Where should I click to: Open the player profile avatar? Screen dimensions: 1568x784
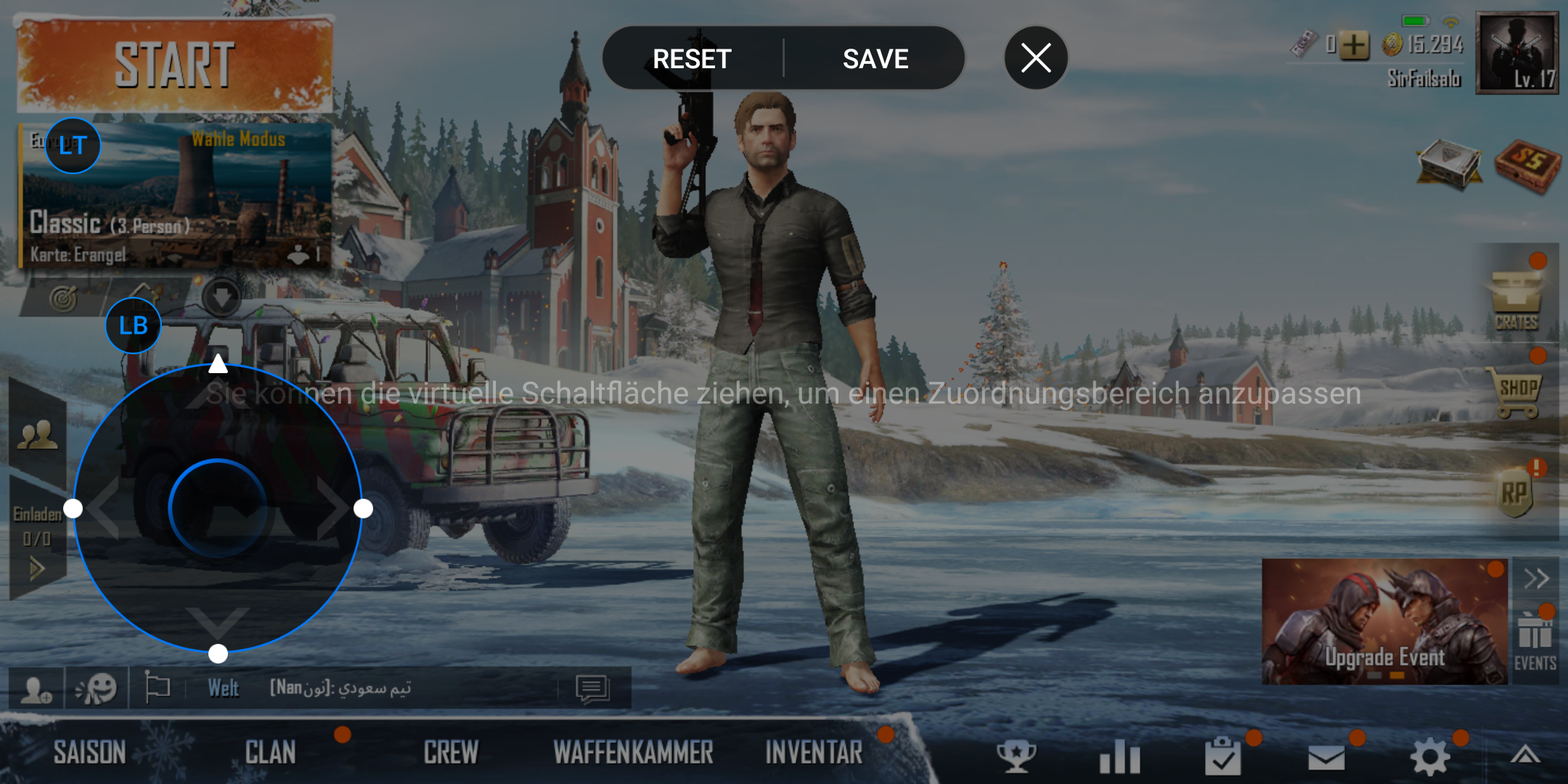point(1516,53)
